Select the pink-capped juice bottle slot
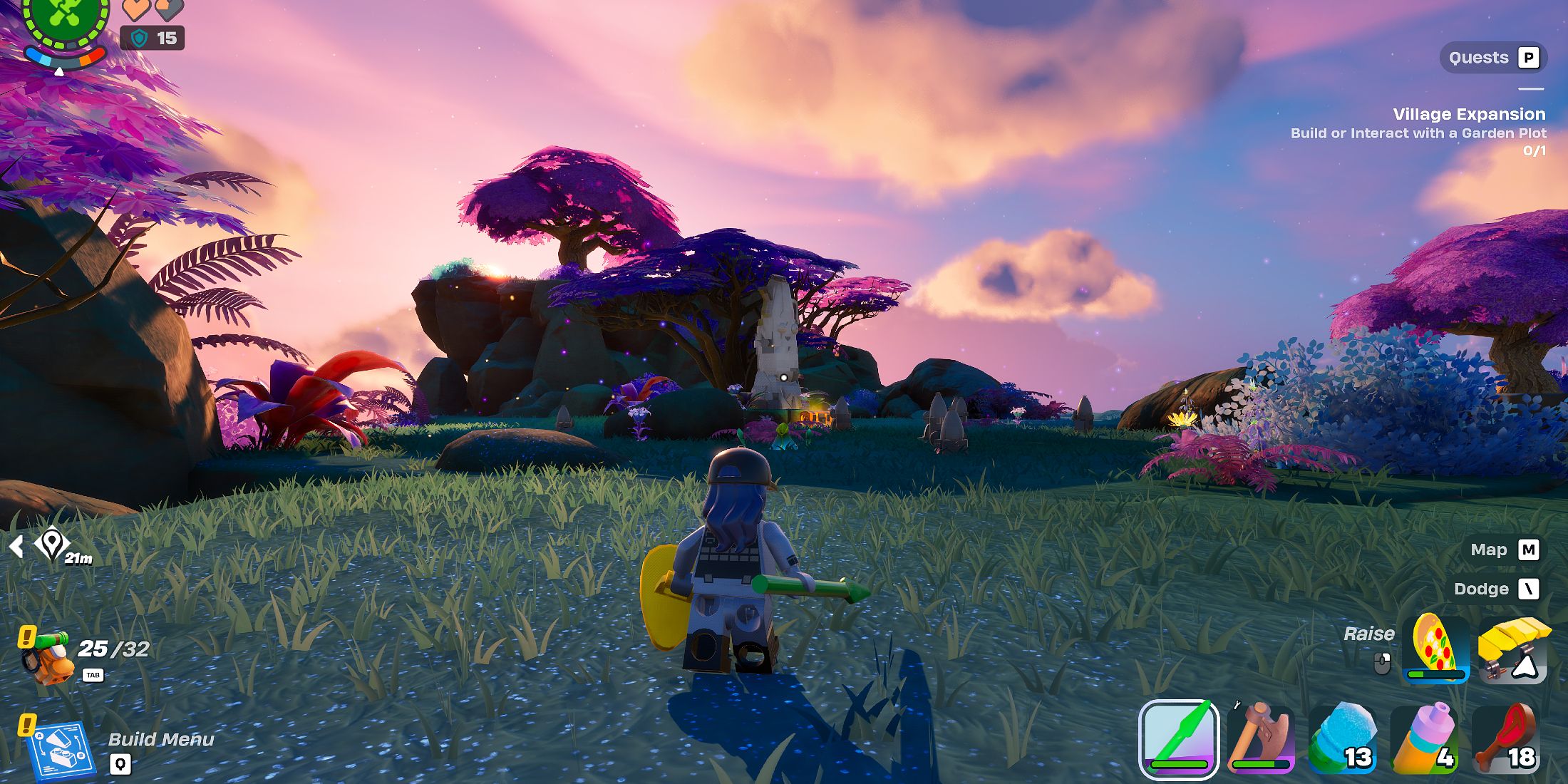Screen dimensions: 1568x784 (x=1424, y=739)
